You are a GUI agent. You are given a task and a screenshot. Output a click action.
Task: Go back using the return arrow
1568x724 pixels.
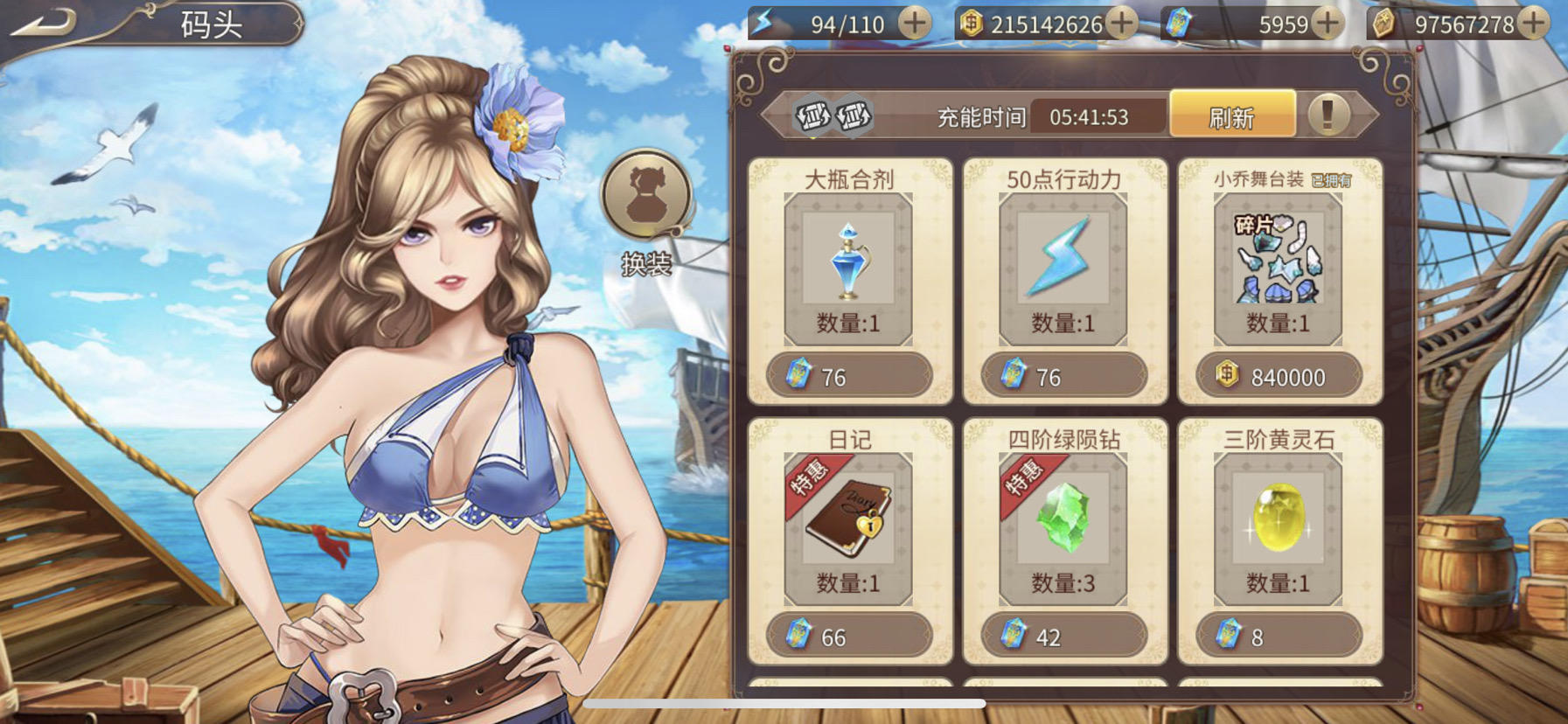click(44, 23)
